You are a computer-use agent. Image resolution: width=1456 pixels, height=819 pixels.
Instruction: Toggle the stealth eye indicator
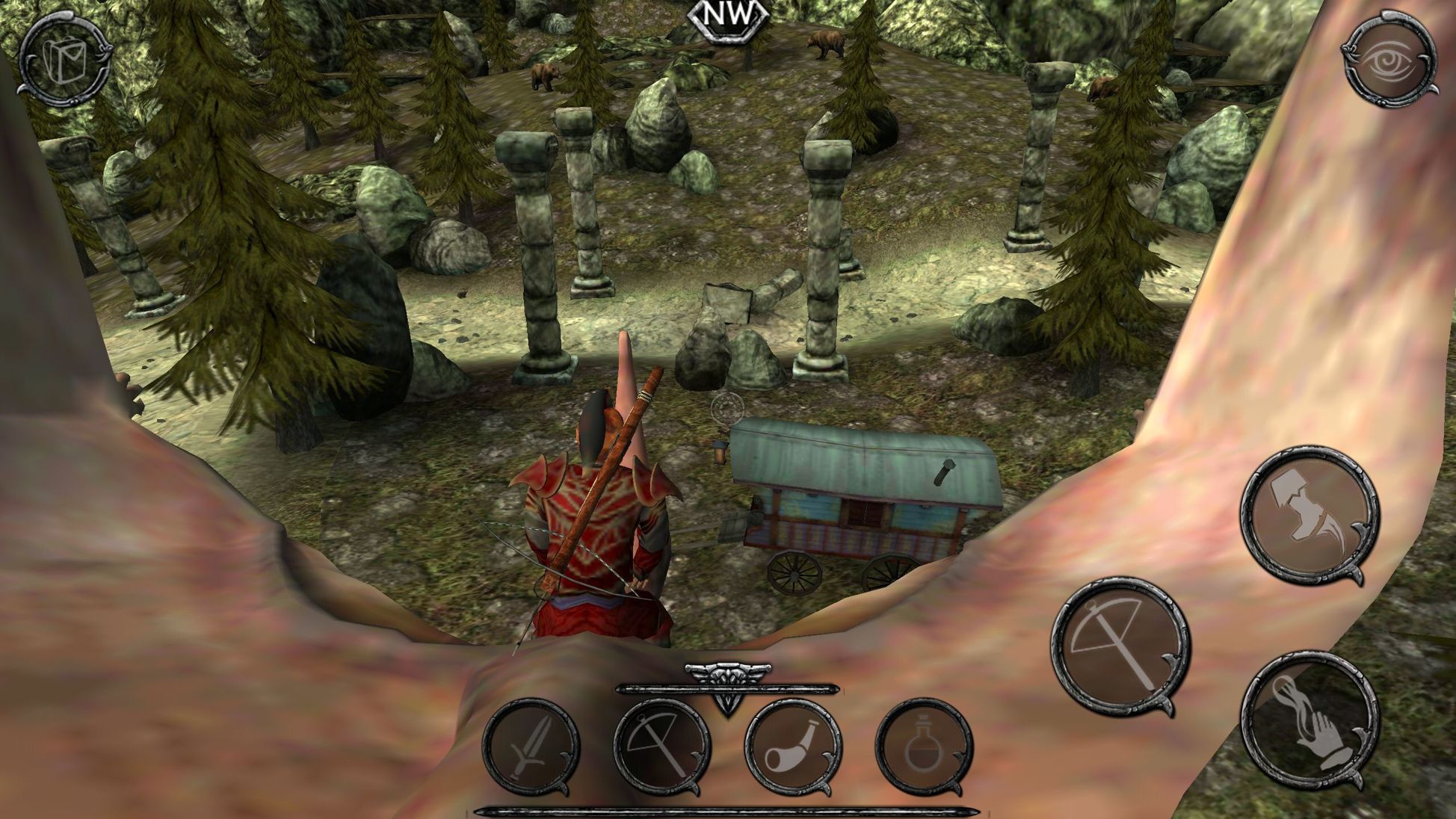click(1389, 58)
